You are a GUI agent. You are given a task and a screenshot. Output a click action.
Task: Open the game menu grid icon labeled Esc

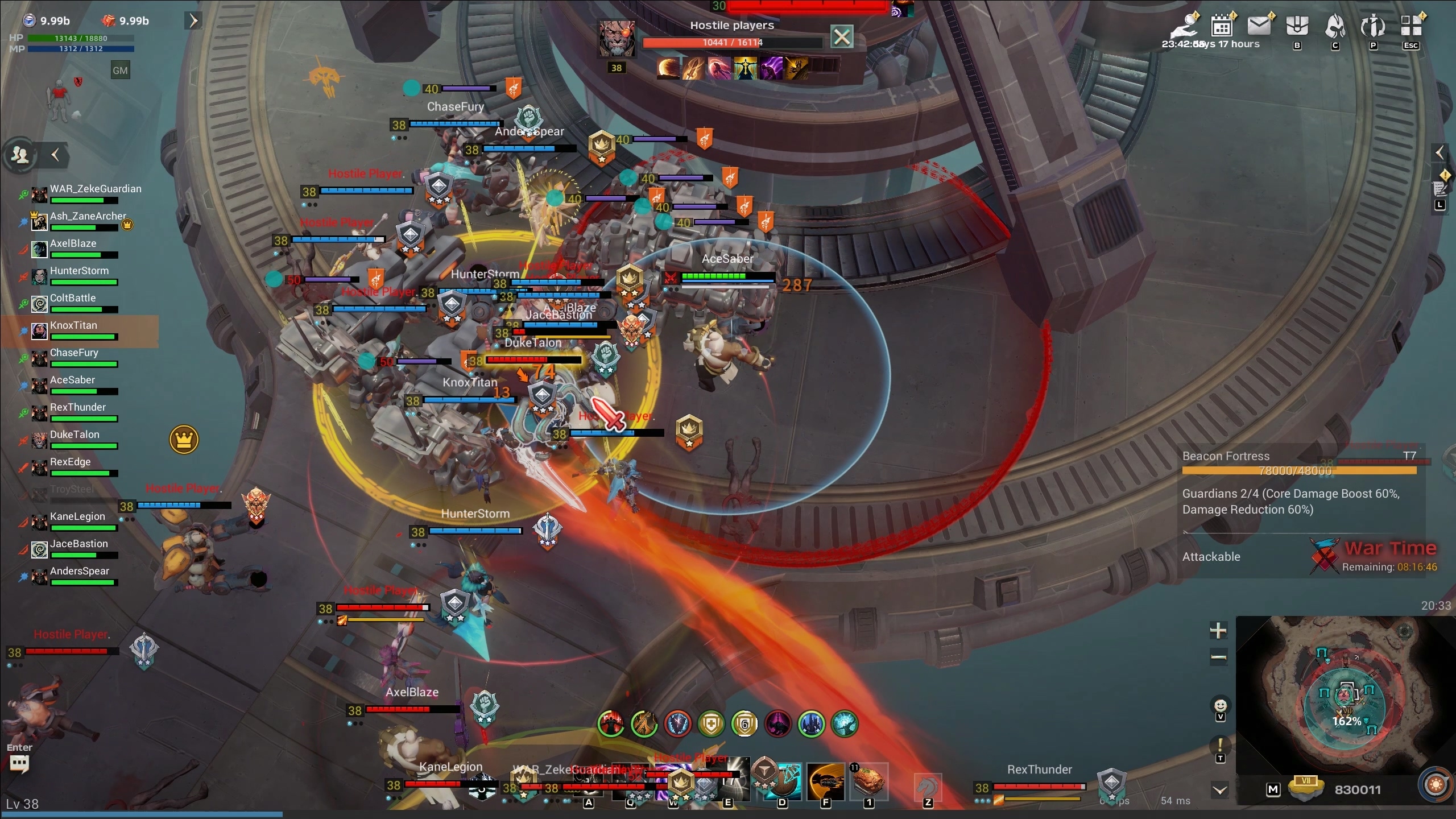click(x=1412, y=25)
